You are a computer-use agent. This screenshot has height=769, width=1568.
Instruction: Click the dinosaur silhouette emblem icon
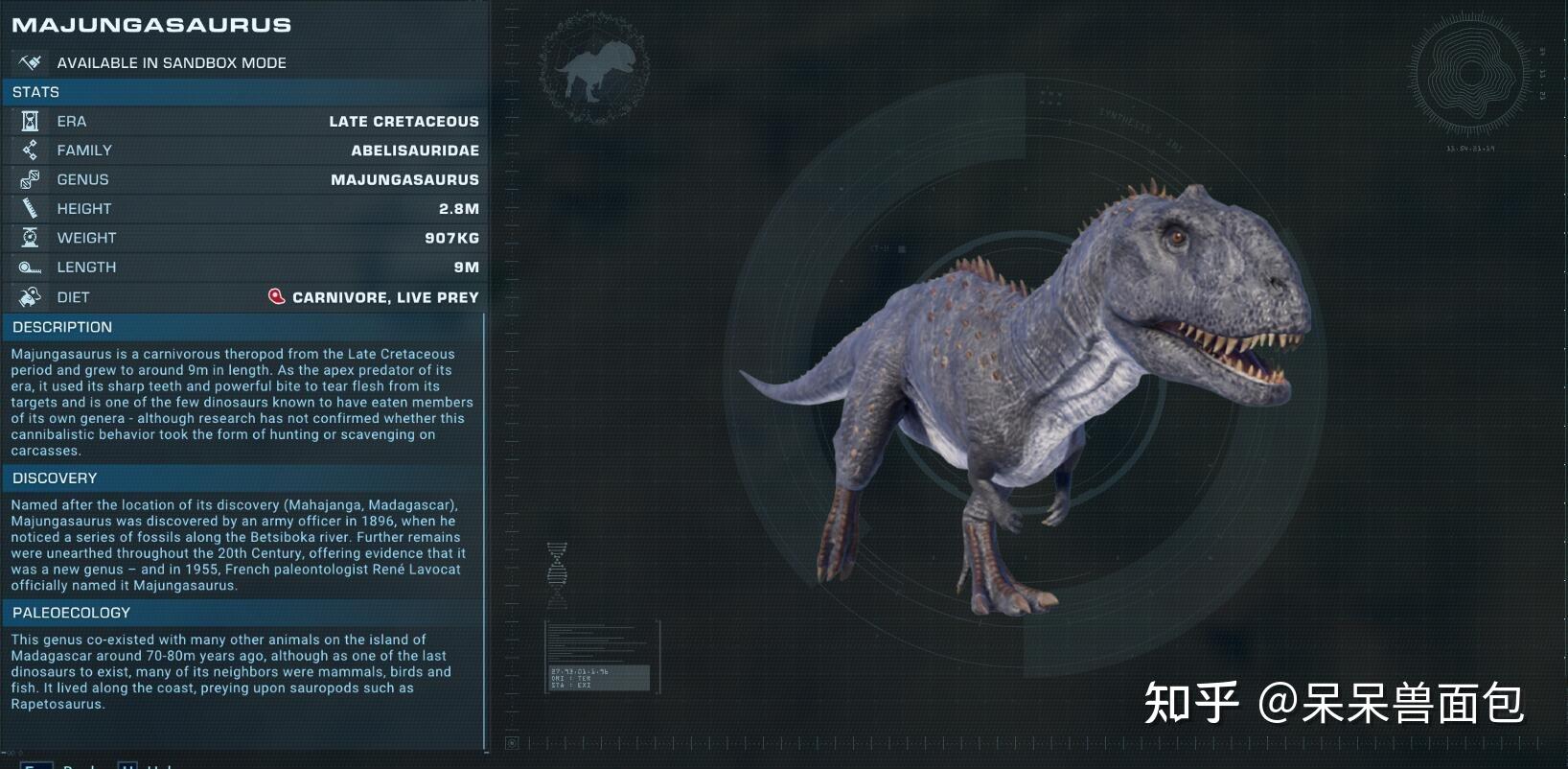click(x=594, y=70)
